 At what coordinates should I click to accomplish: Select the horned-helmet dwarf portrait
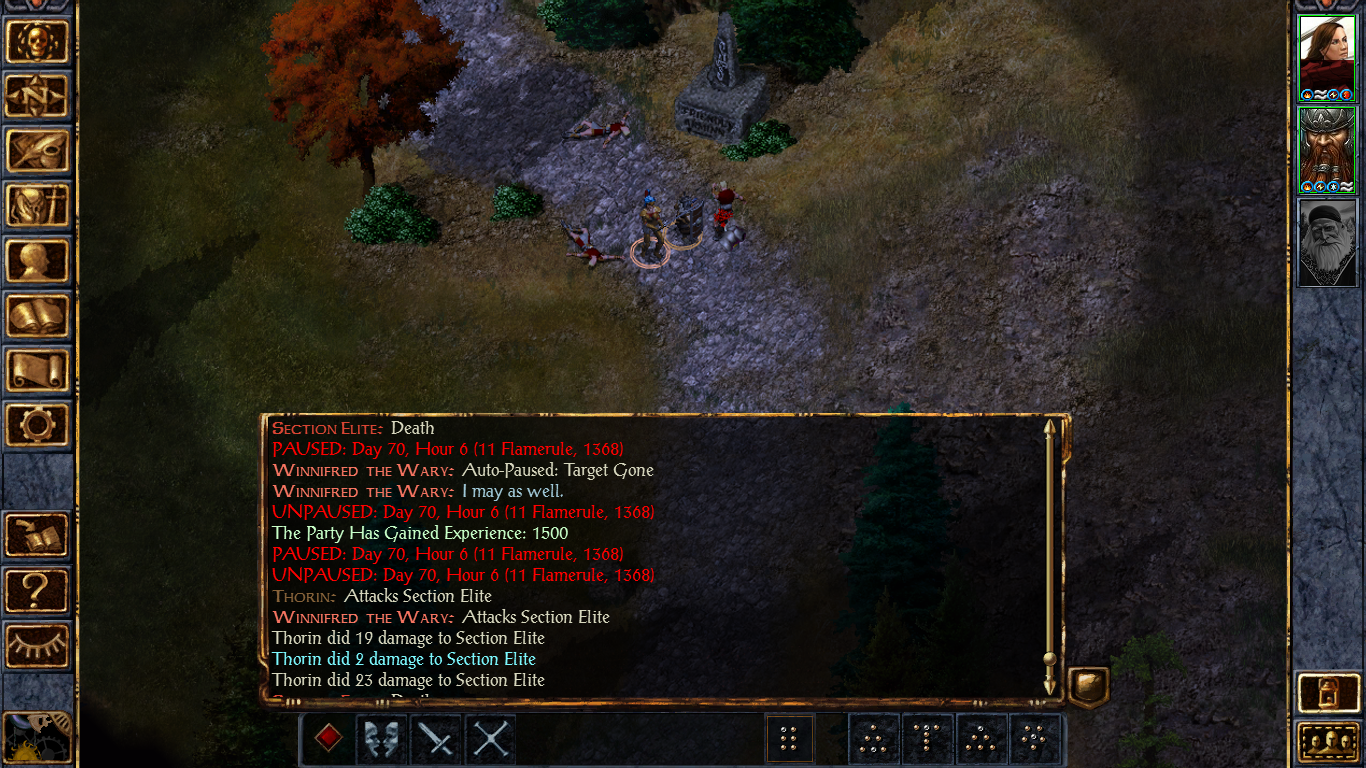coord(1327,150)
